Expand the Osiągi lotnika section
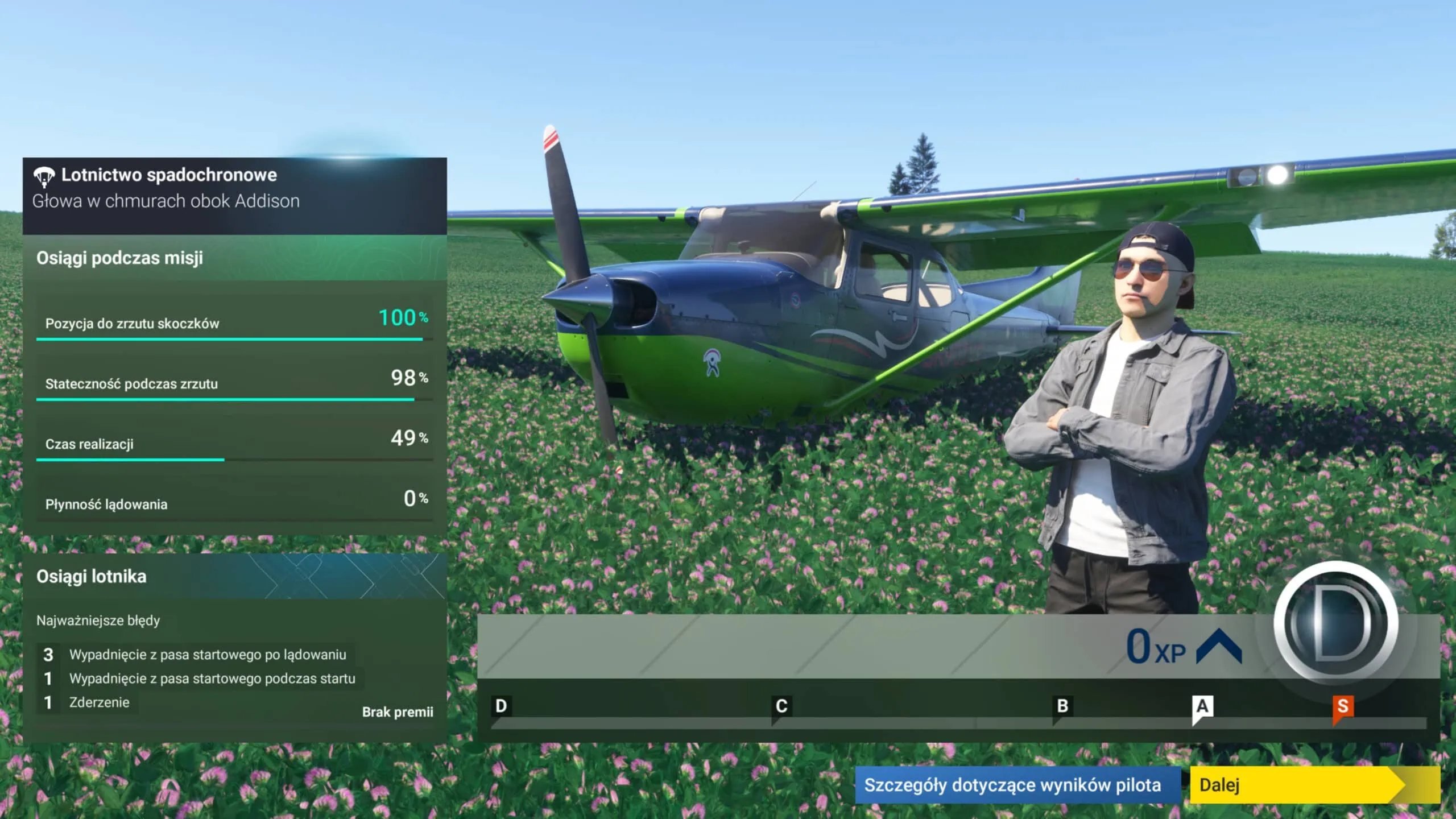 (x=91, y=576)
